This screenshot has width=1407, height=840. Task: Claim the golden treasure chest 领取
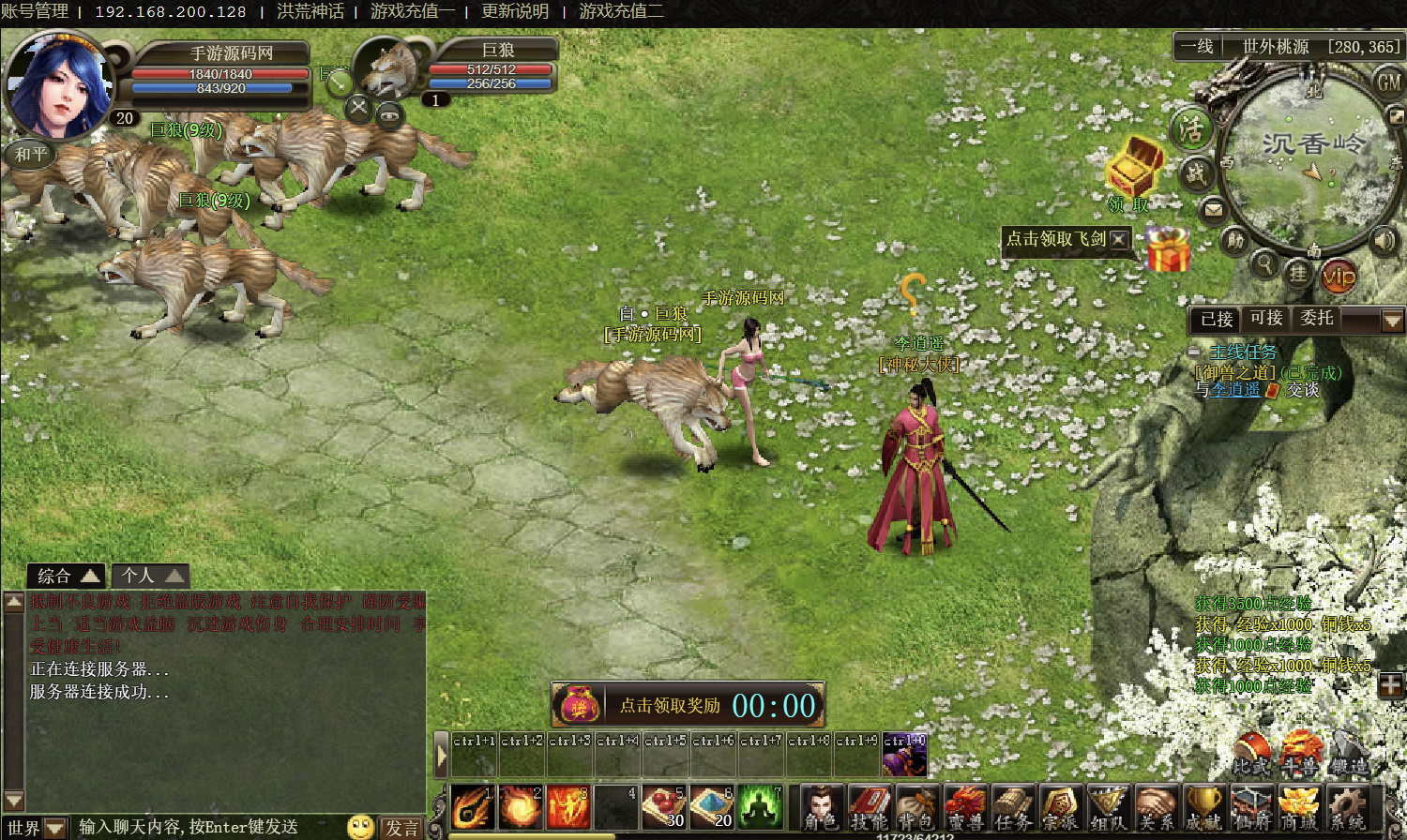coord(1133,171)
